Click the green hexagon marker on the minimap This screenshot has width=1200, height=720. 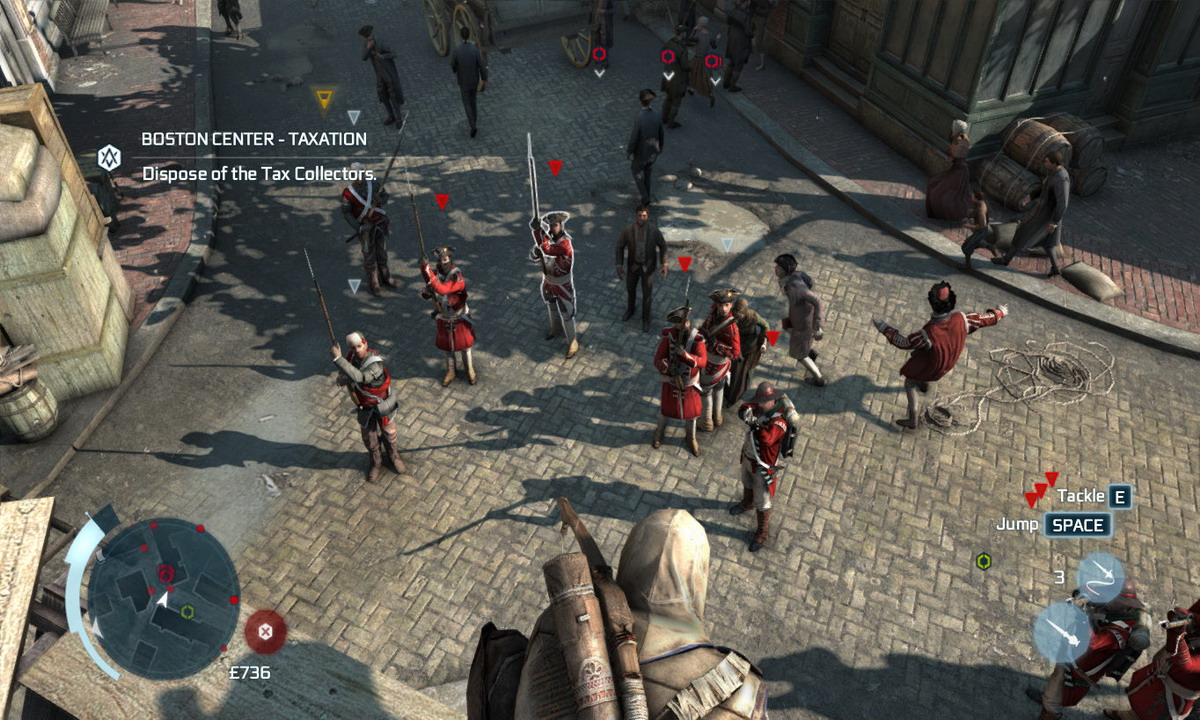click(x=187, y=611)
